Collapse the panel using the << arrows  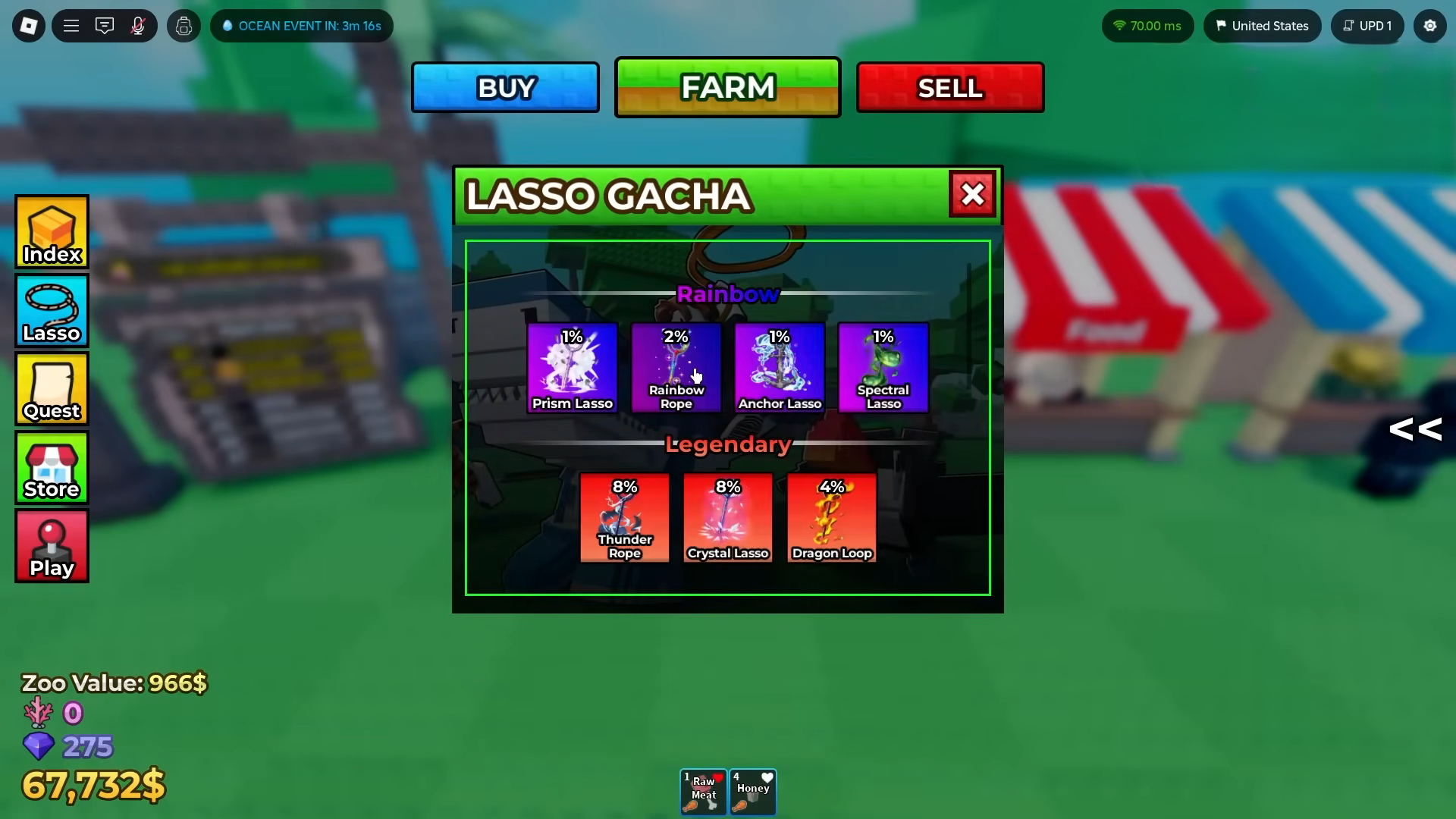click(x=1415, y=429)
